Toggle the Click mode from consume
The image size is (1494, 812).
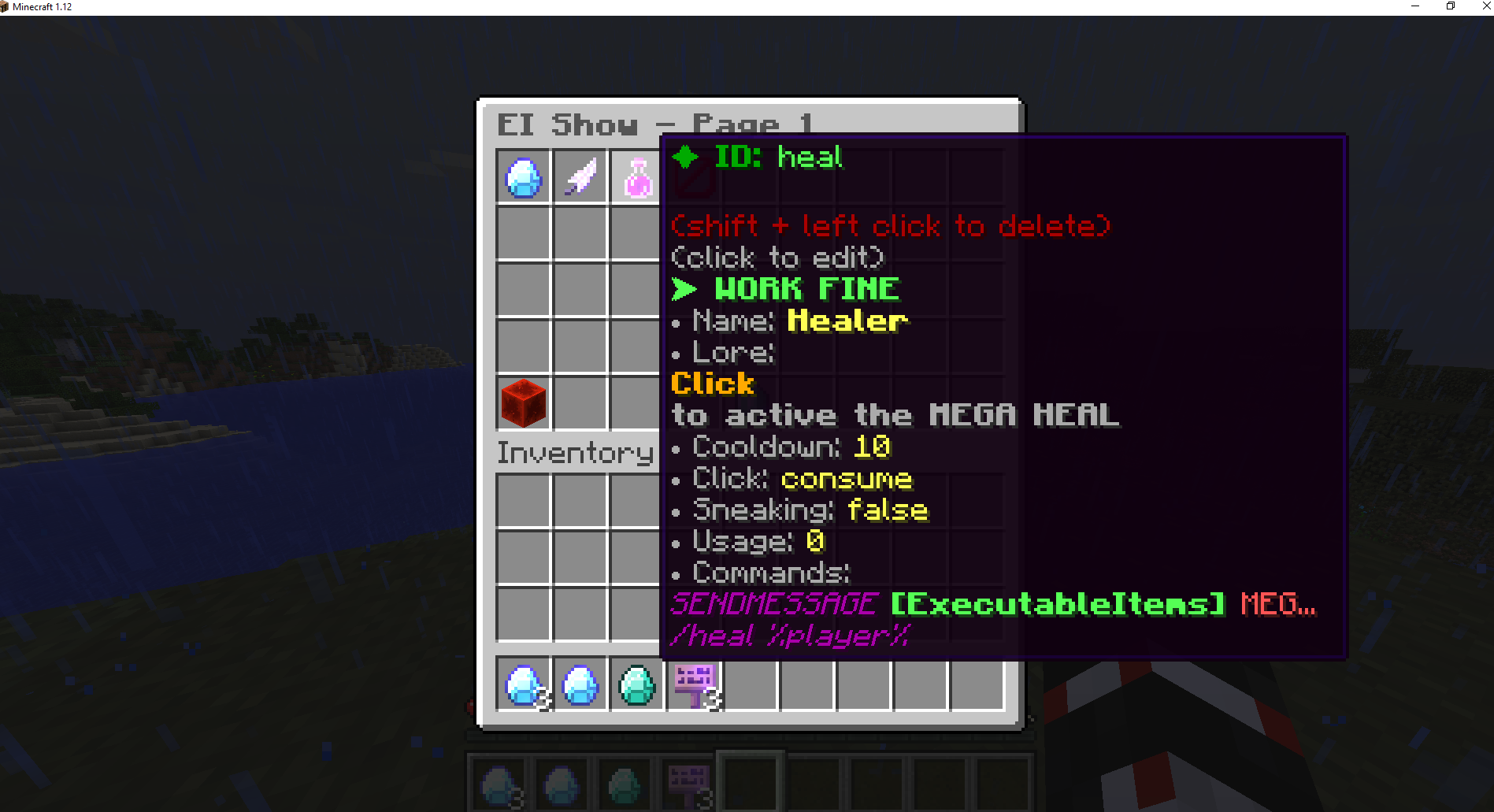pos(846,479)
